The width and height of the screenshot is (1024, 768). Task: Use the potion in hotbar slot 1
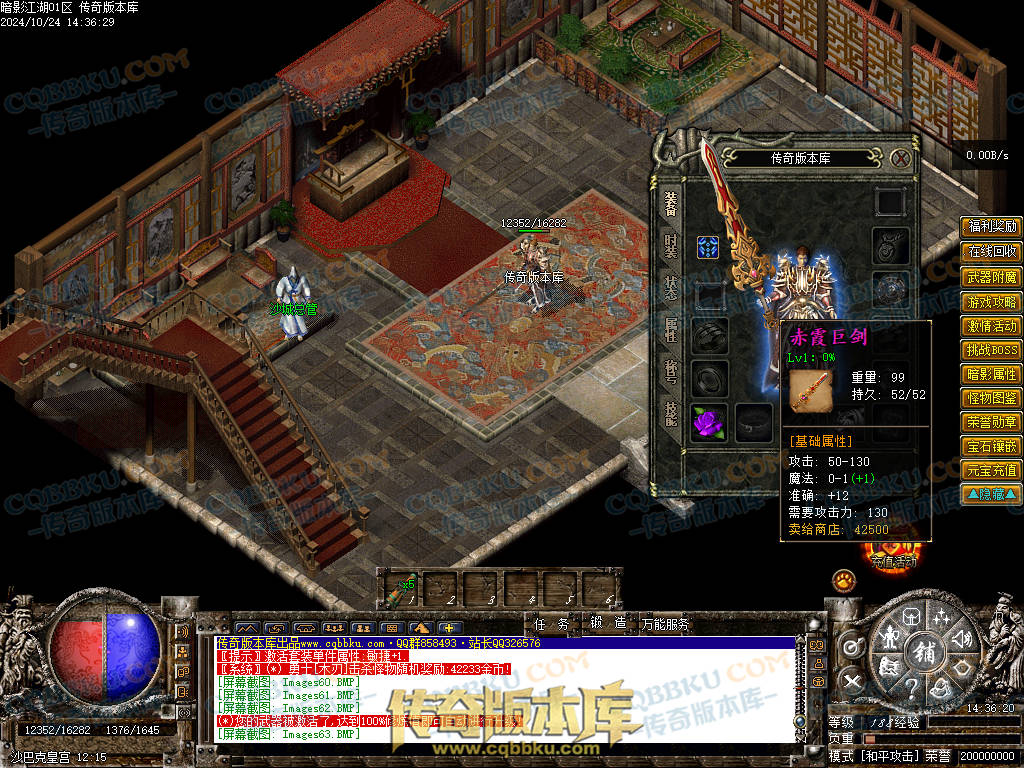397,589
